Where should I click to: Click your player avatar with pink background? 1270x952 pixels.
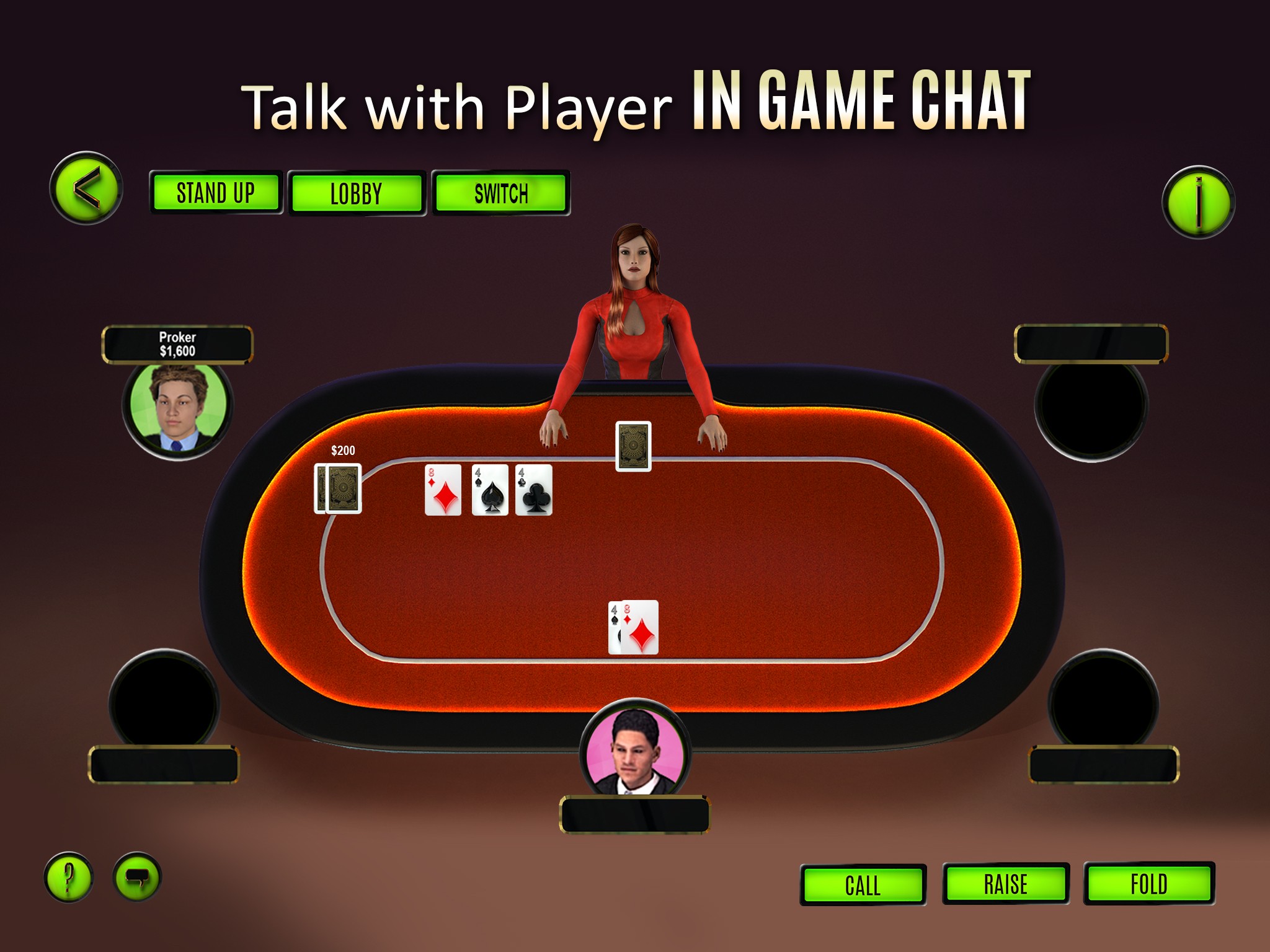pos(634,751)
